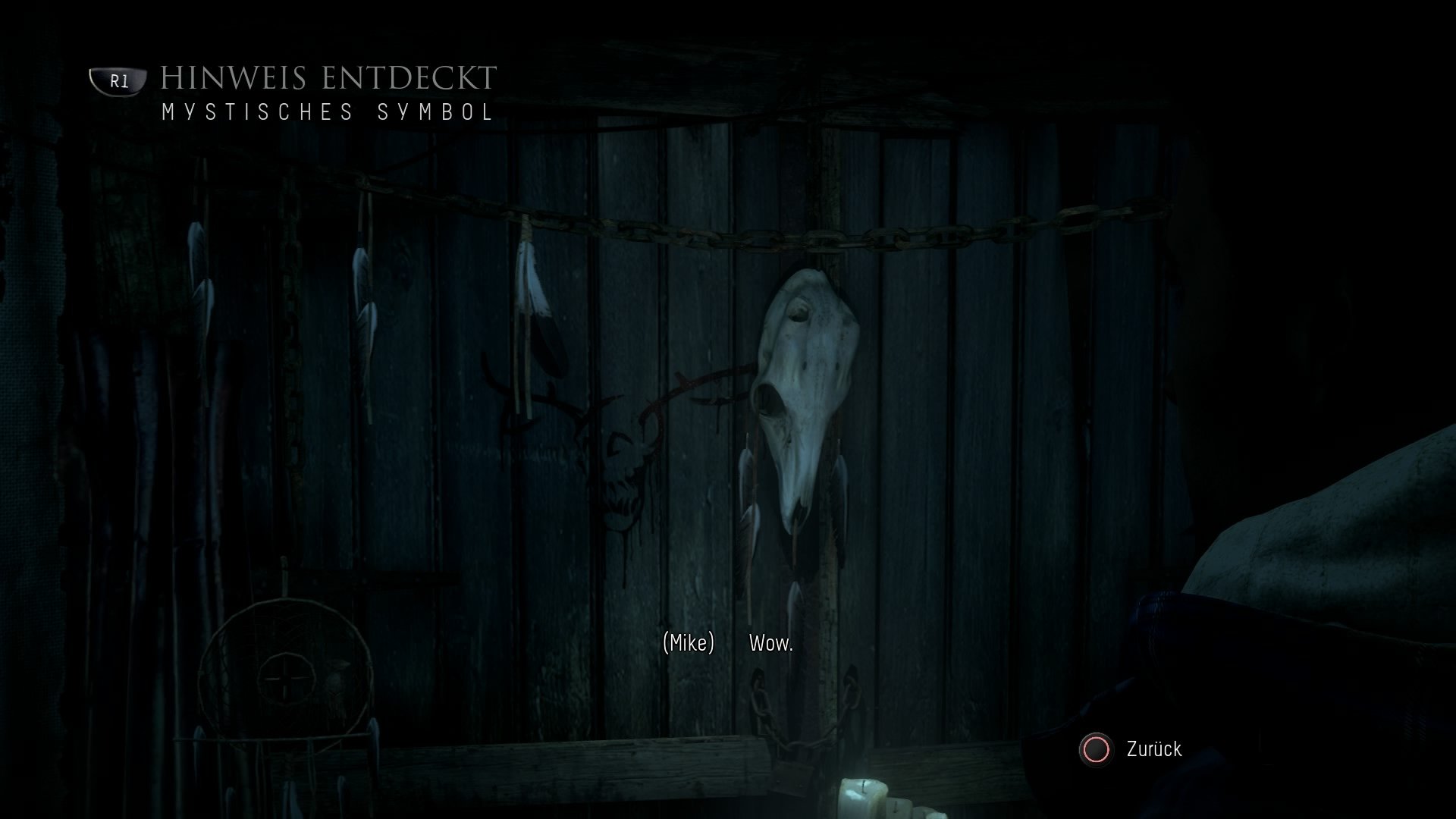
Task: Expand the HINWEIS ENTDECKT notification
Action: point(326,76)
